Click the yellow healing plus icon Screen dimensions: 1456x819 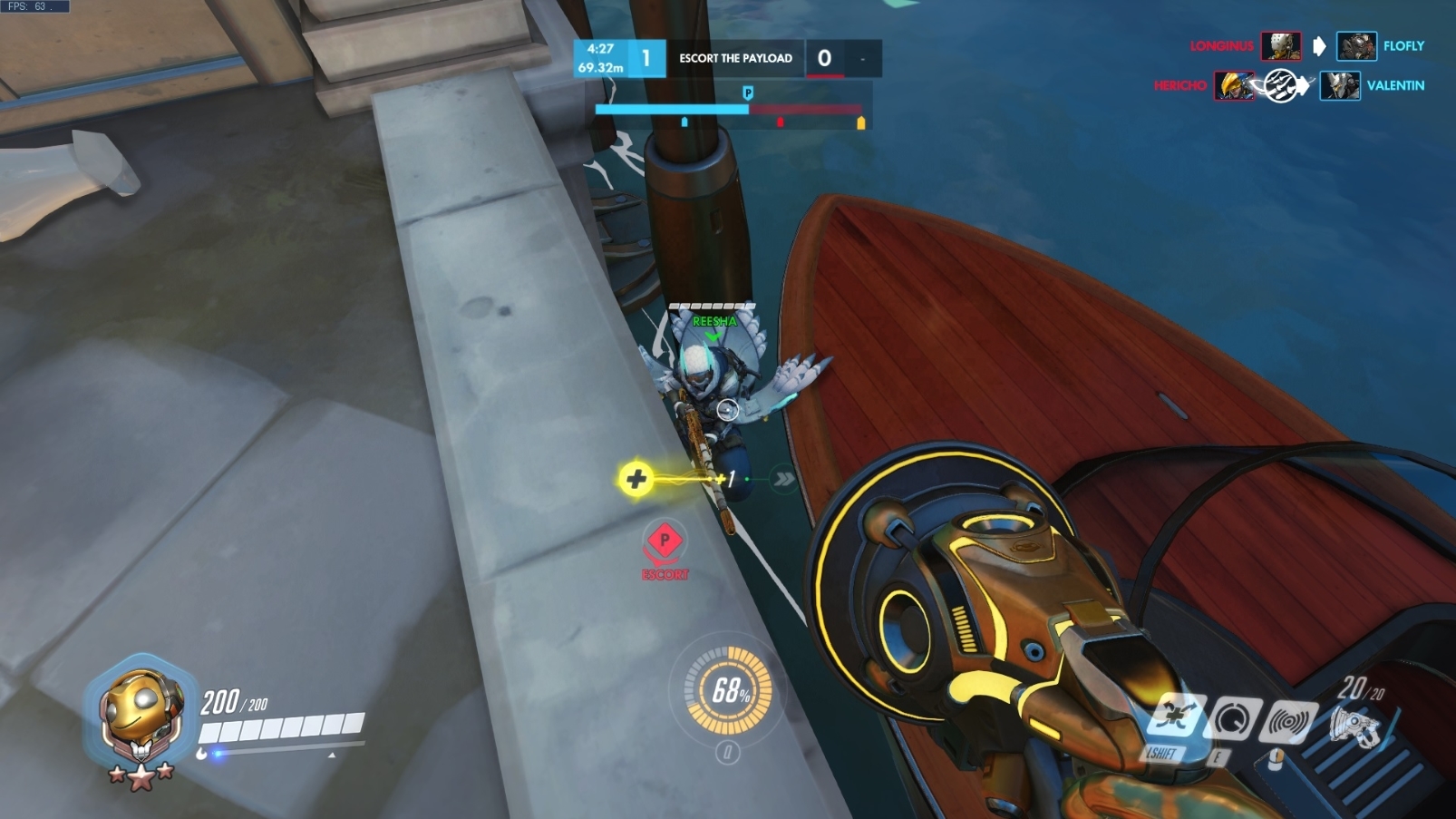pyautogui.click(x=635, y=480)
